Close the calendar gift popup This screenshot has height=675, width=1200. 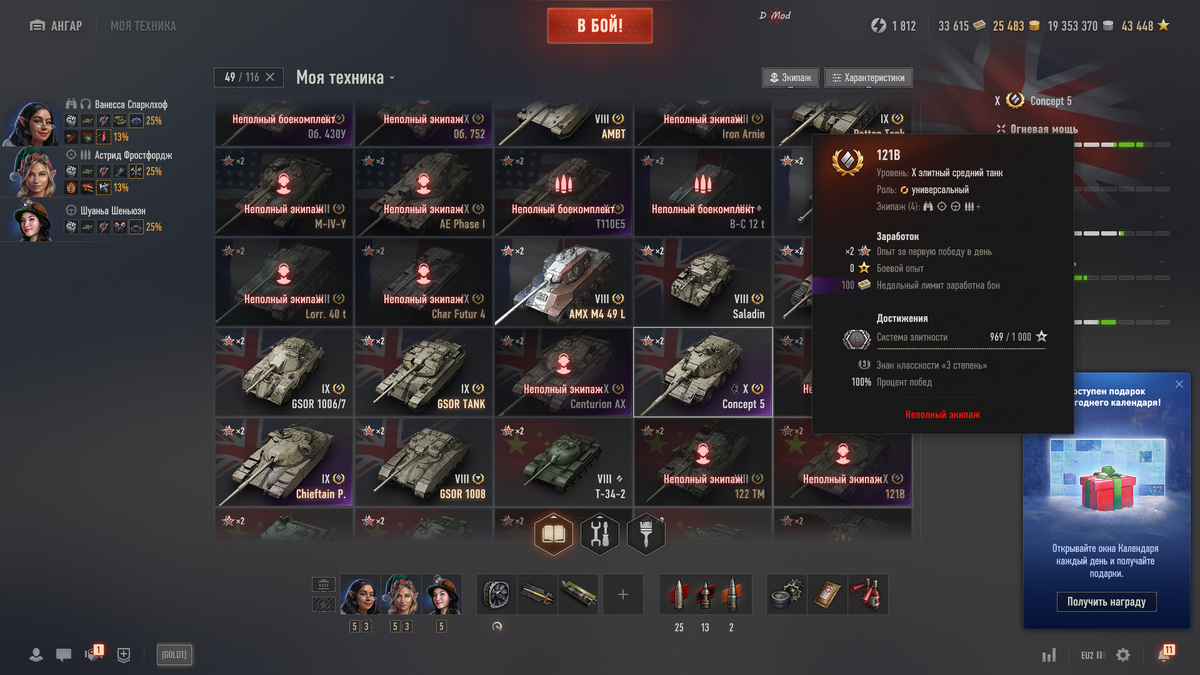pos(1179,384)
